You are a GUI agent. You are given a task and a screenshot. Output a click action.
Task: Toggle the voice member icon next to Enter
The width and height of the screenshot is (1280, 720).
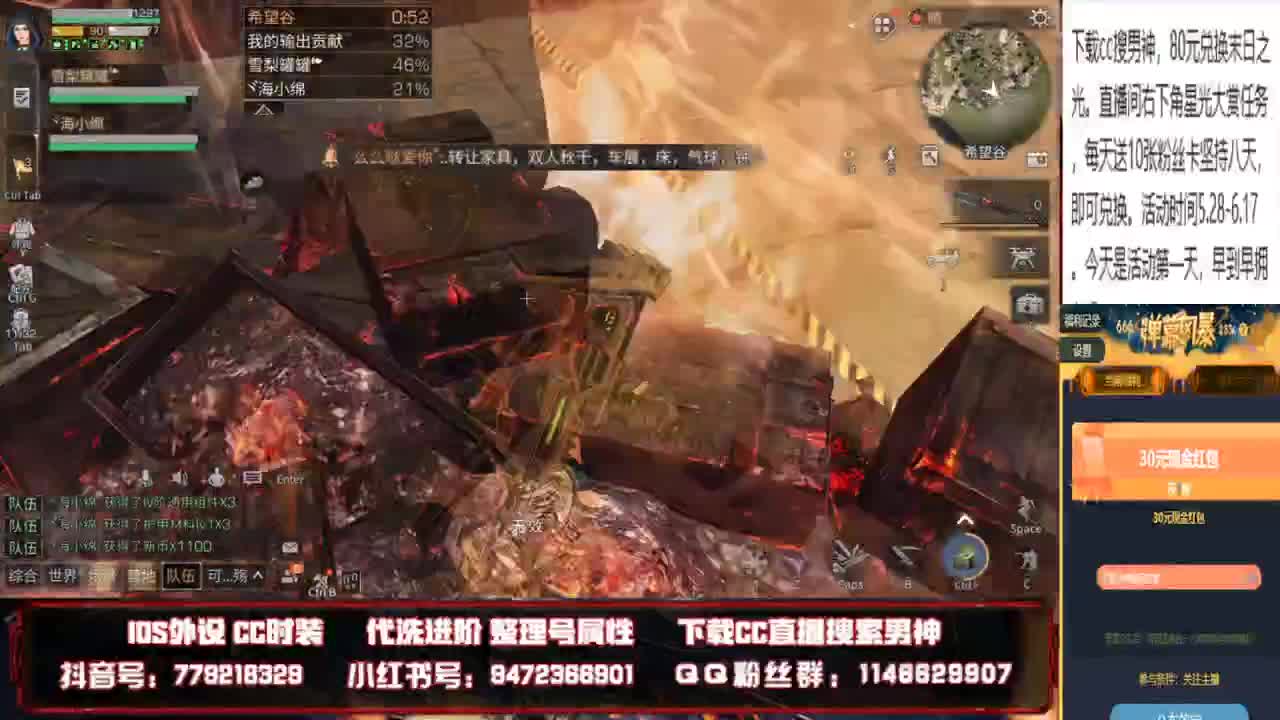216,477
